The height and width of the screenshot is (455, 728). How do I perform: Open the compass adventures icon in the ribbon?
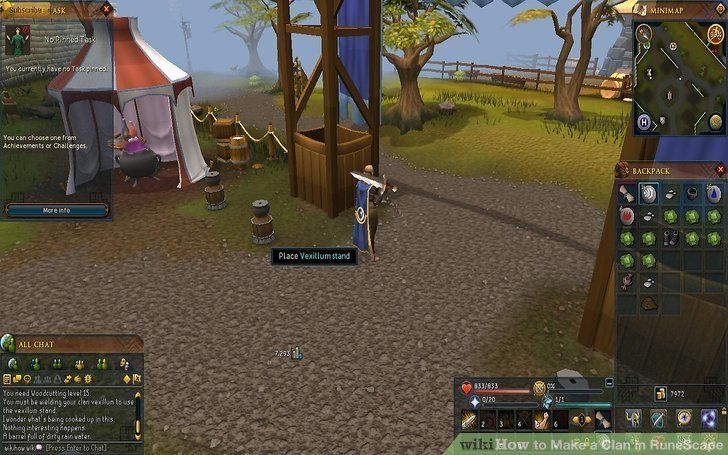tap(682, 418)
